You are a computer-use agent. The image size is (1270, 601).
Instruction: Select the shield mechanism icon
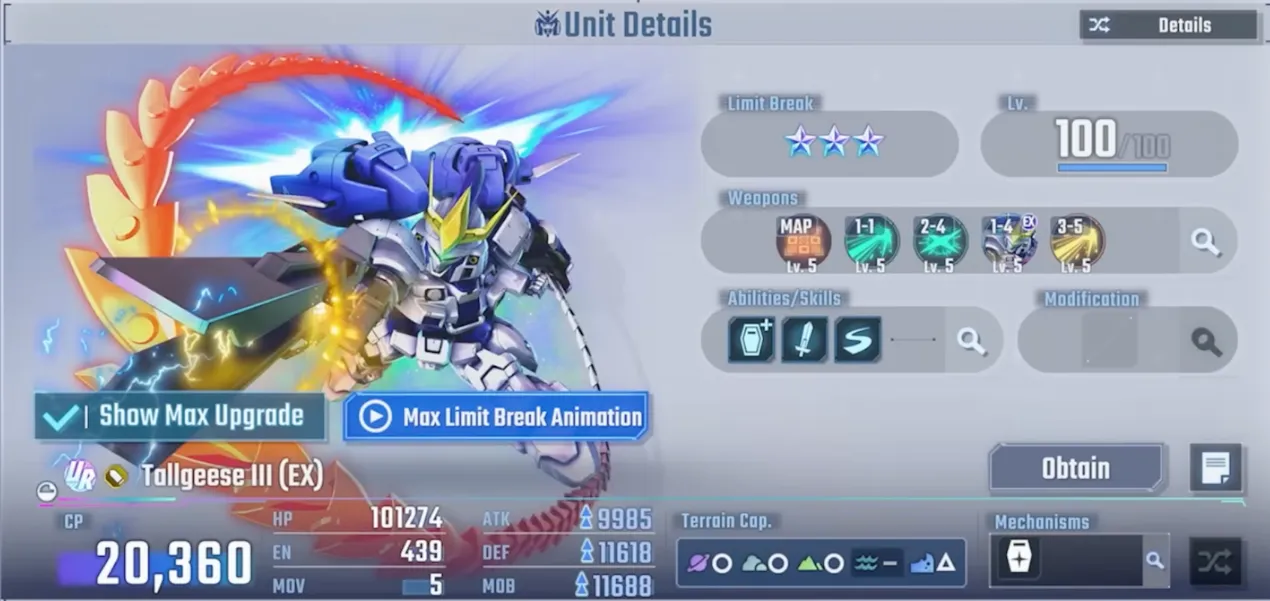(x=1018, y=559)
